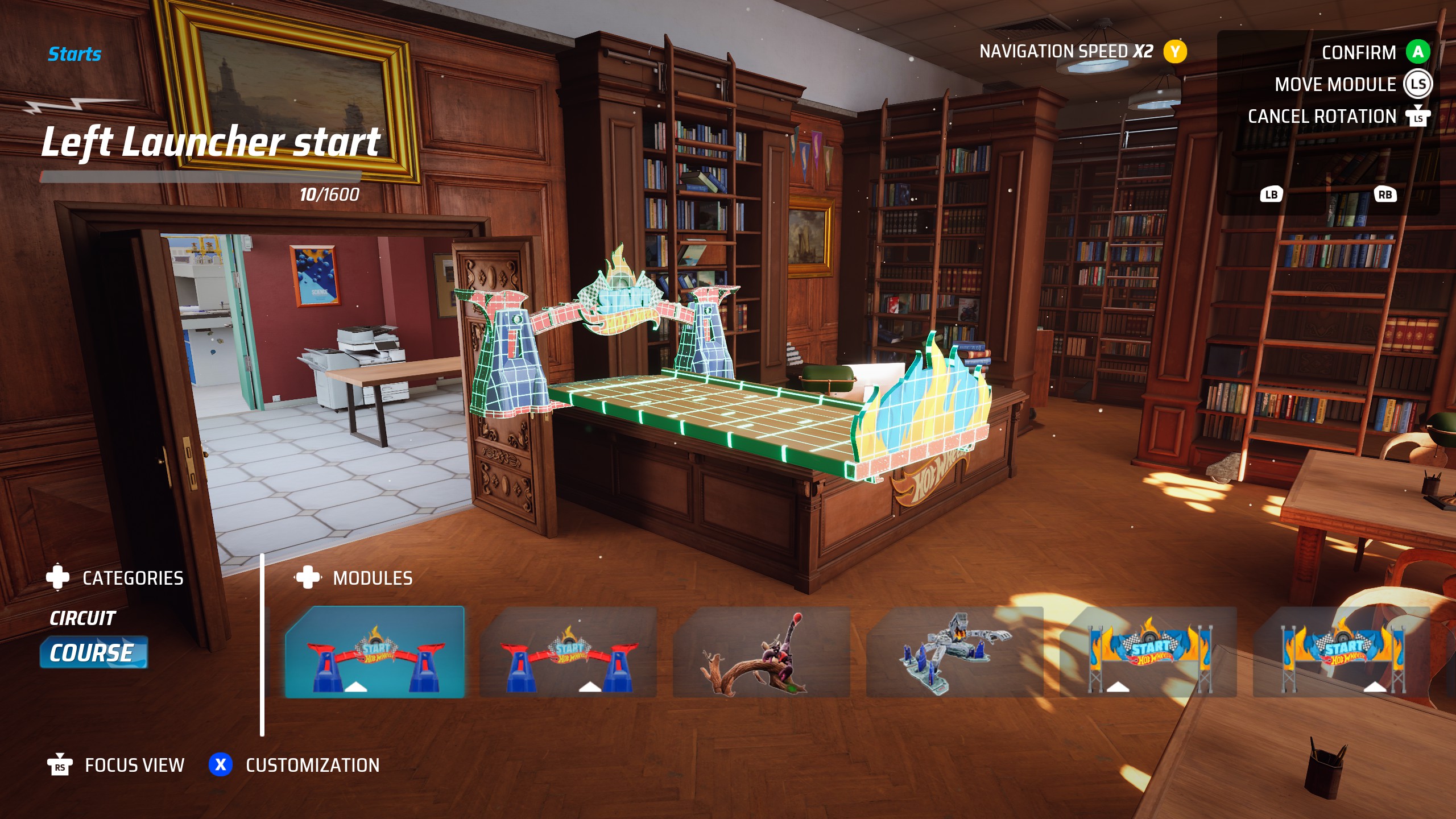Pick the flame banner start gate with left arrow

(x=1148, y=652)
